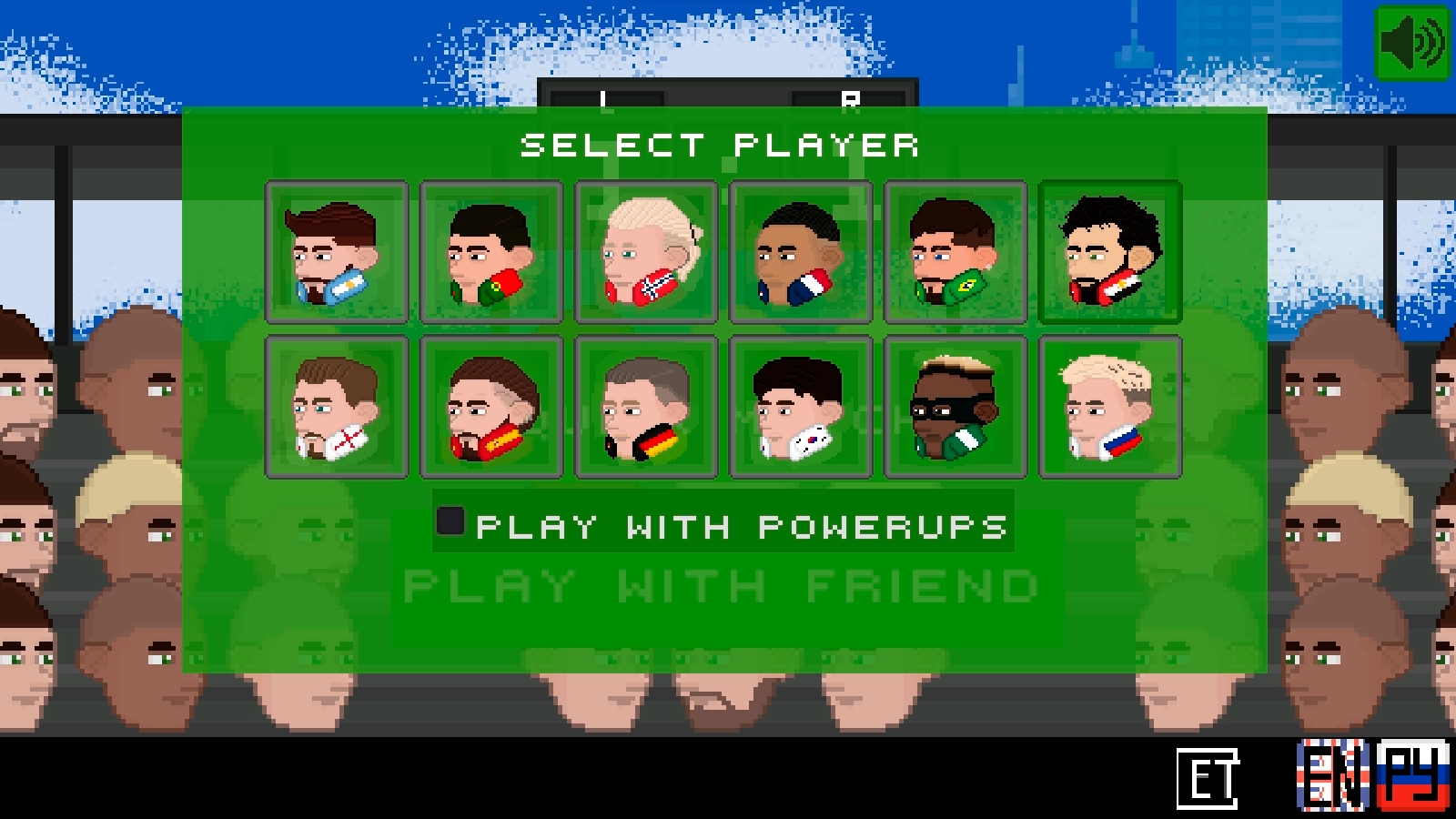This screenshot has height=819, width=1456.
Task: Select the South Korea player character
Action: coord(801,407)
